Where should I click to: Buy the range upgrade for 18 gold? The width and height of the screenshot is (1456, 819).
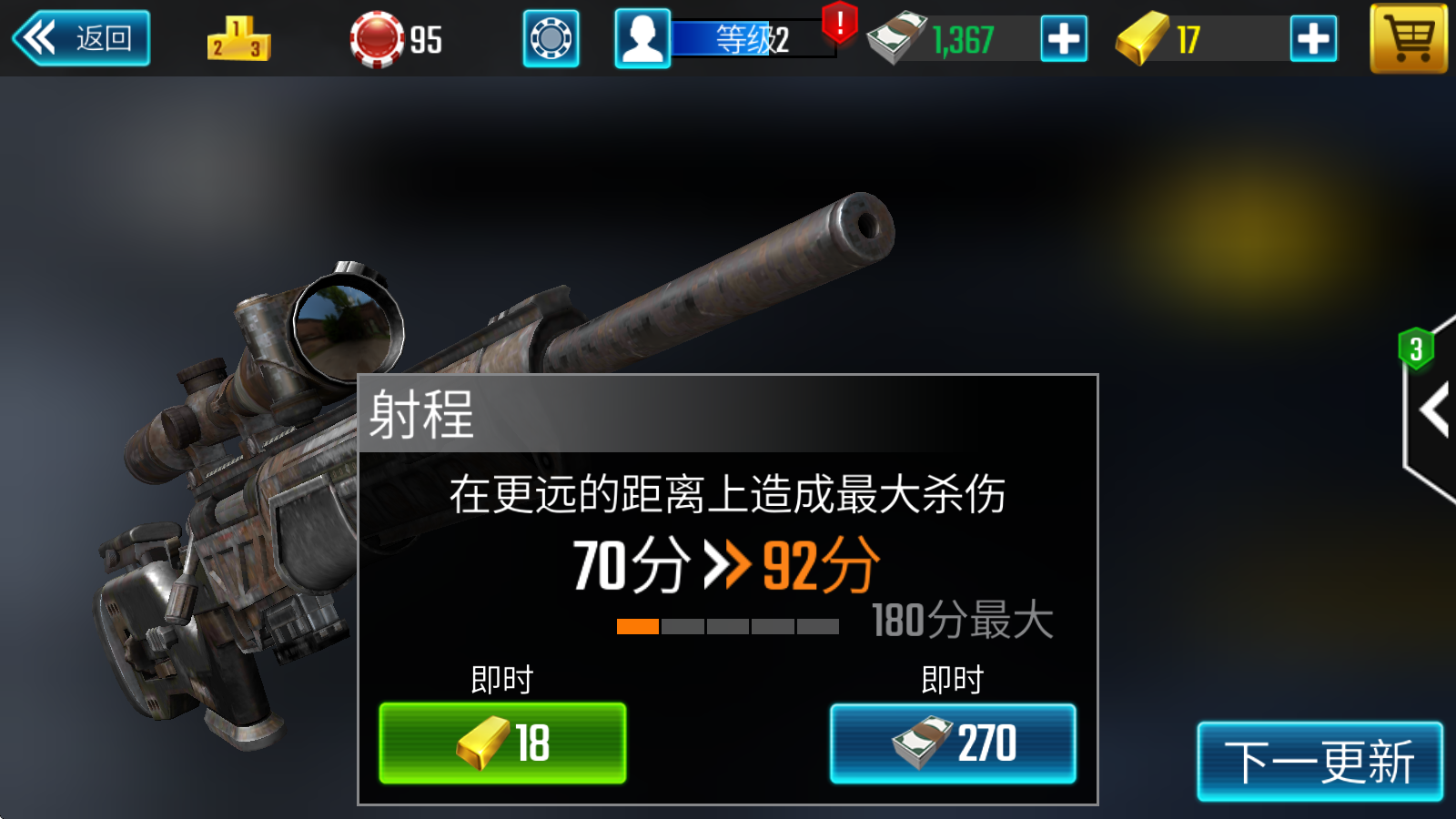click(x=505, y=743)
